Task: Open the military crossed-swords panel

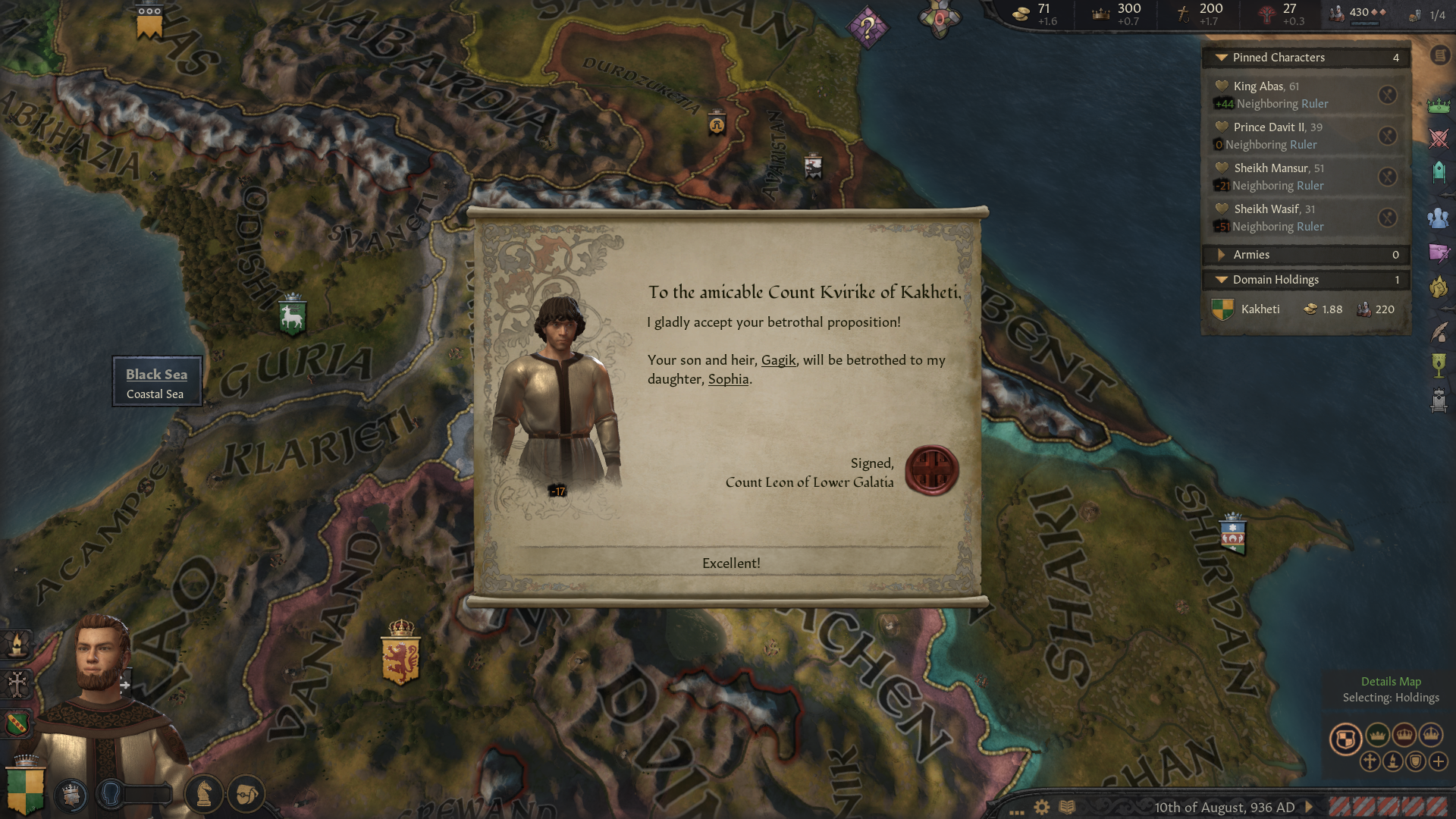Action: pos(1438,139)
